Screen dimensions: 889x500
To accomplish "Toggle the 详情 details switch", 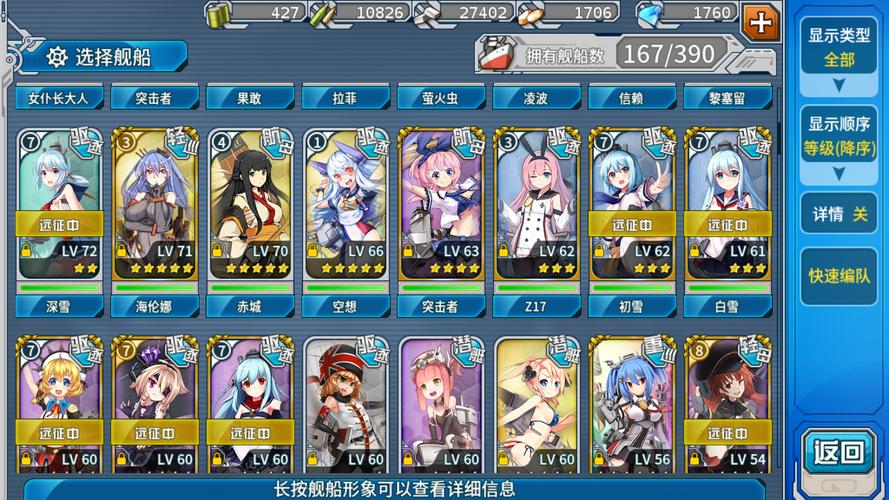I will coord(838,214).
